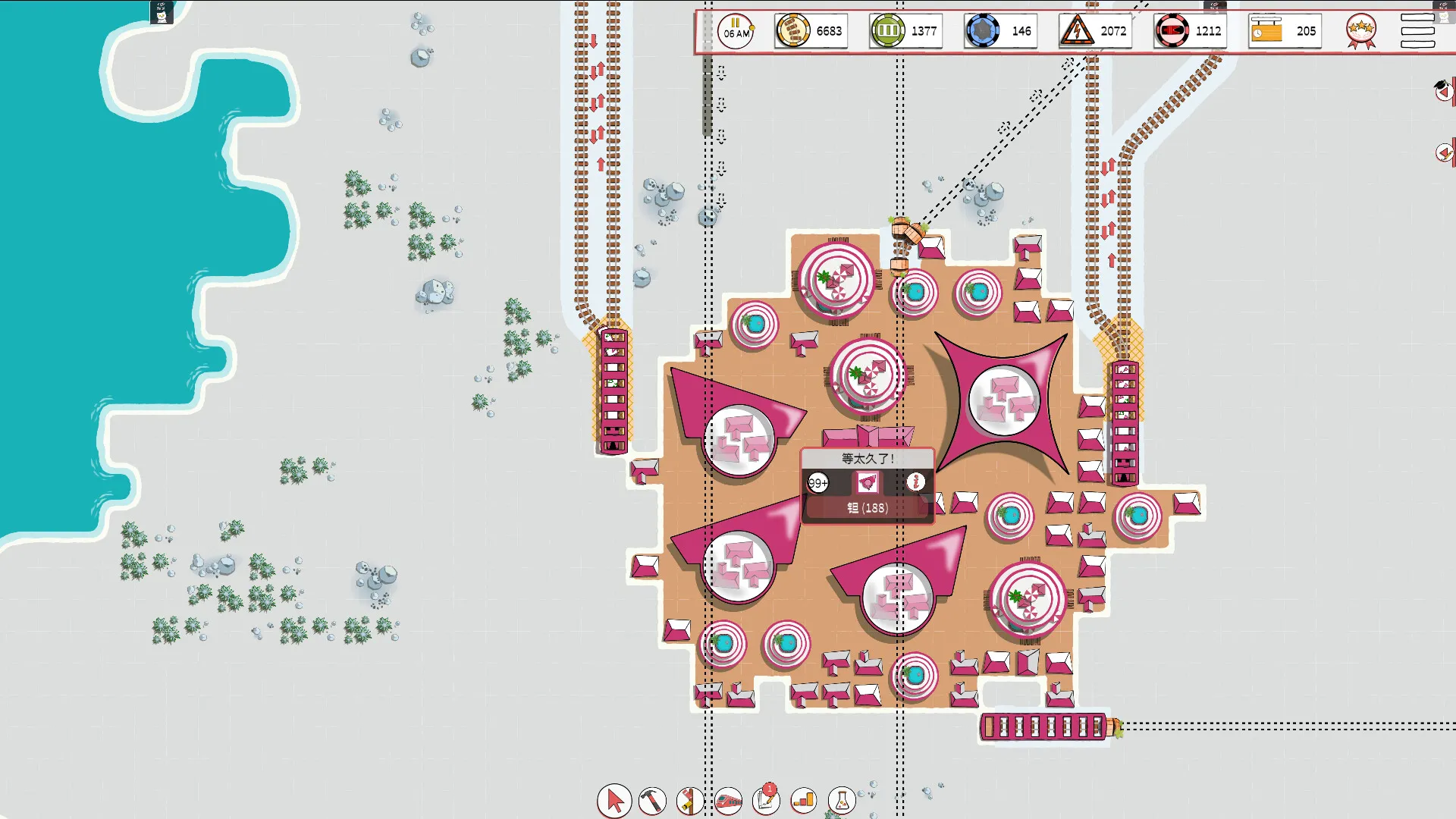Select the arrow cursor tool
The height and width of the screenshot is (819, 1456).
[x=614, y=800]
